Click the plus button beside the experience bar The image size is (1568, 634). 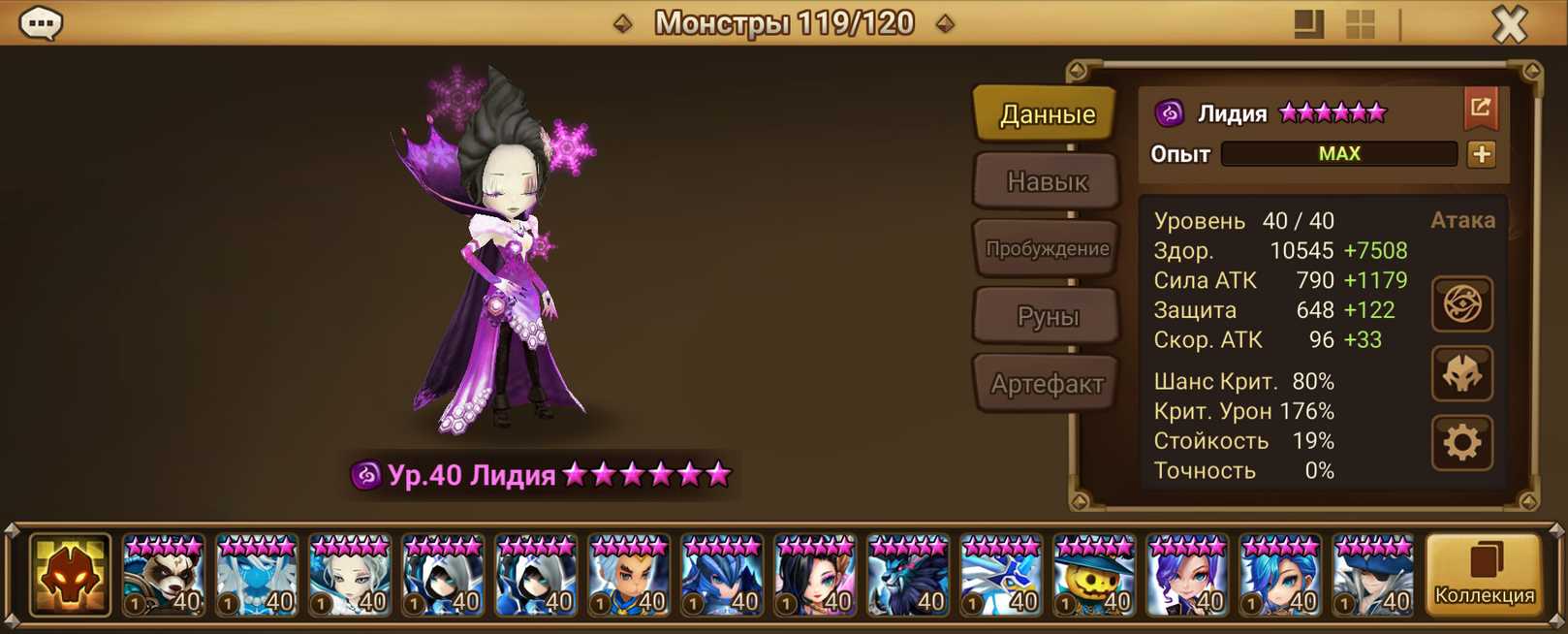1481,154
